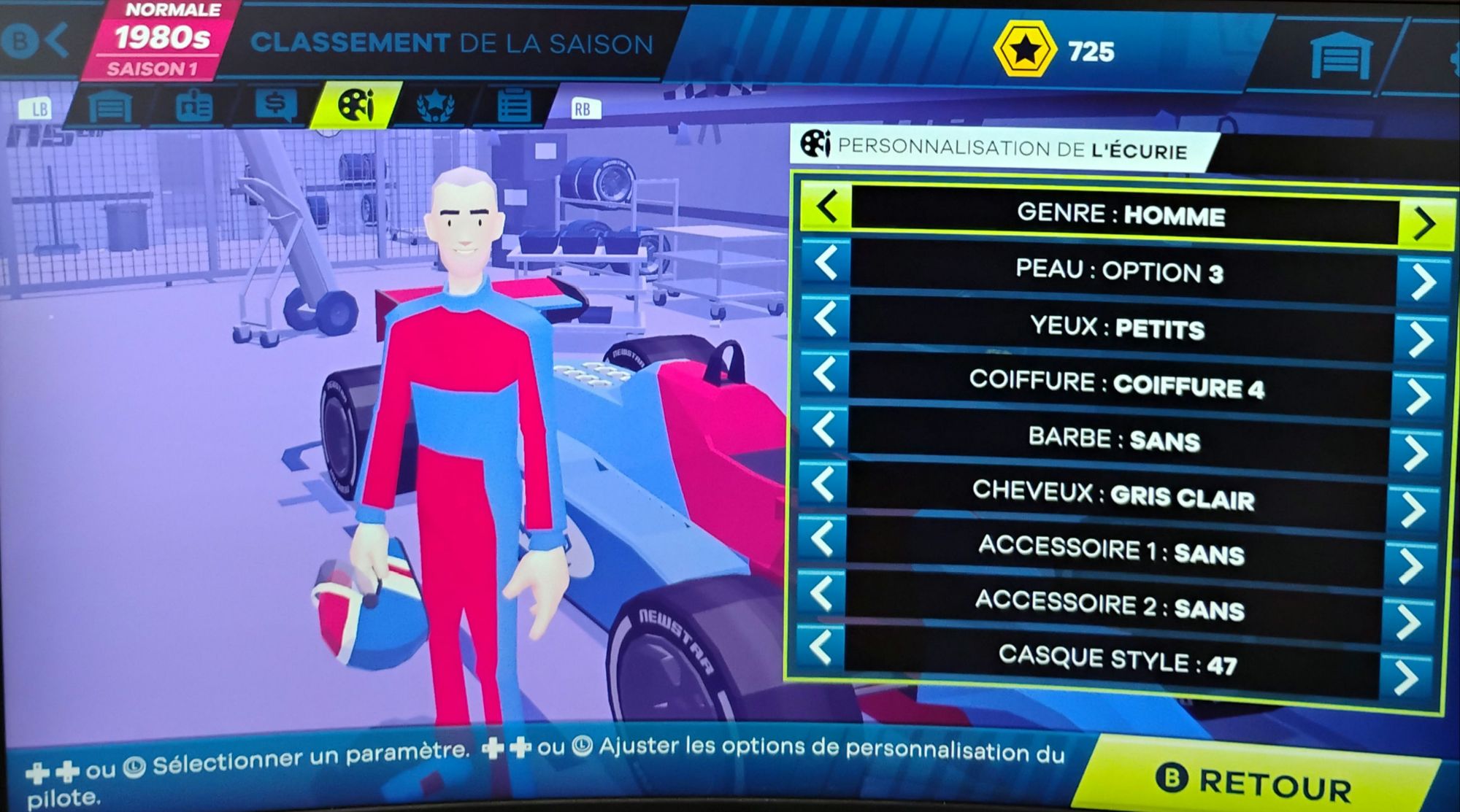
Task: Switch to the clipboard list tab
Action: (514, 107)
